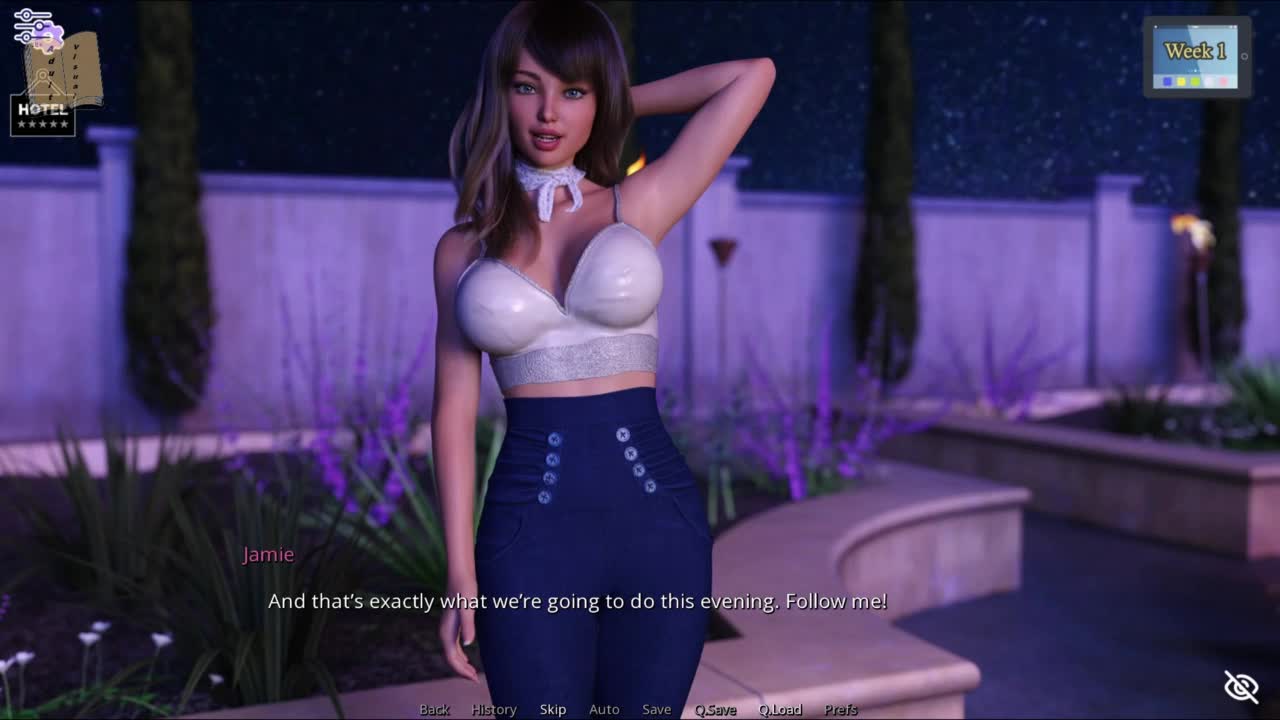
Task: Quick save with Q.Save
Action: tap(715, 709)
